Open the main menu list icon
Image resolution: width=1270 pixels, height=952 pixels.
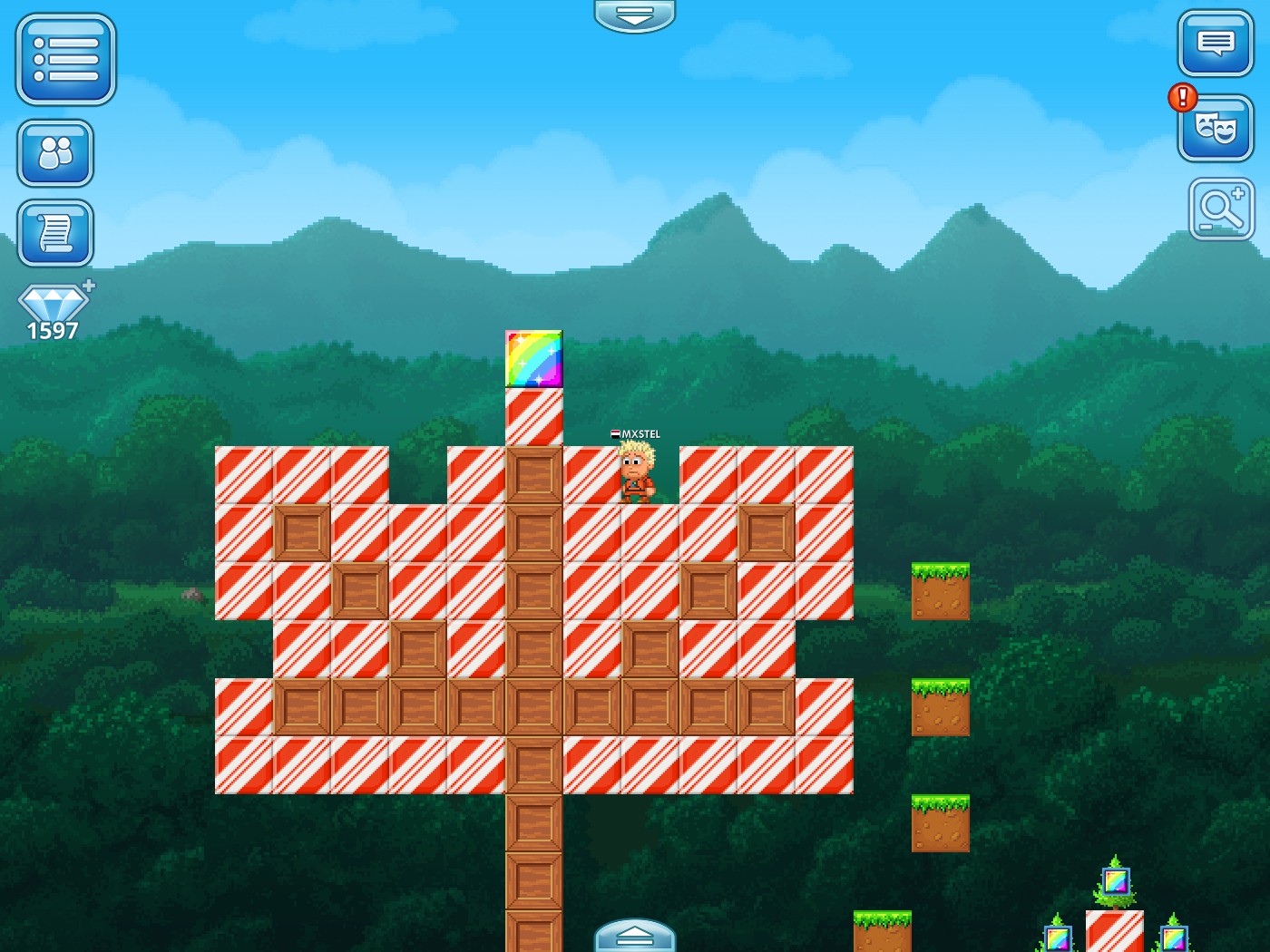(64, 60)
